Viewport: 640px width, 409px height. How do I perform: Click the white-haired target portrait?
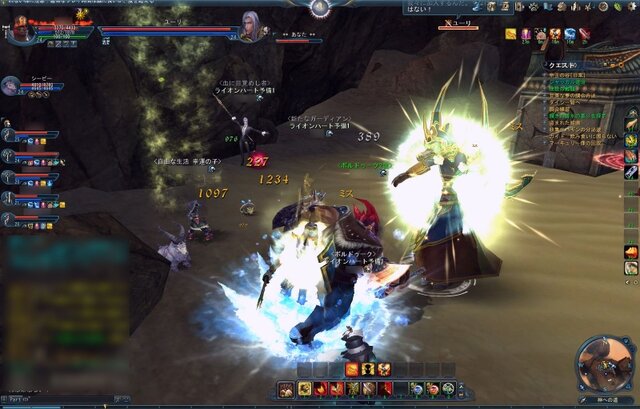click(250, 26)
